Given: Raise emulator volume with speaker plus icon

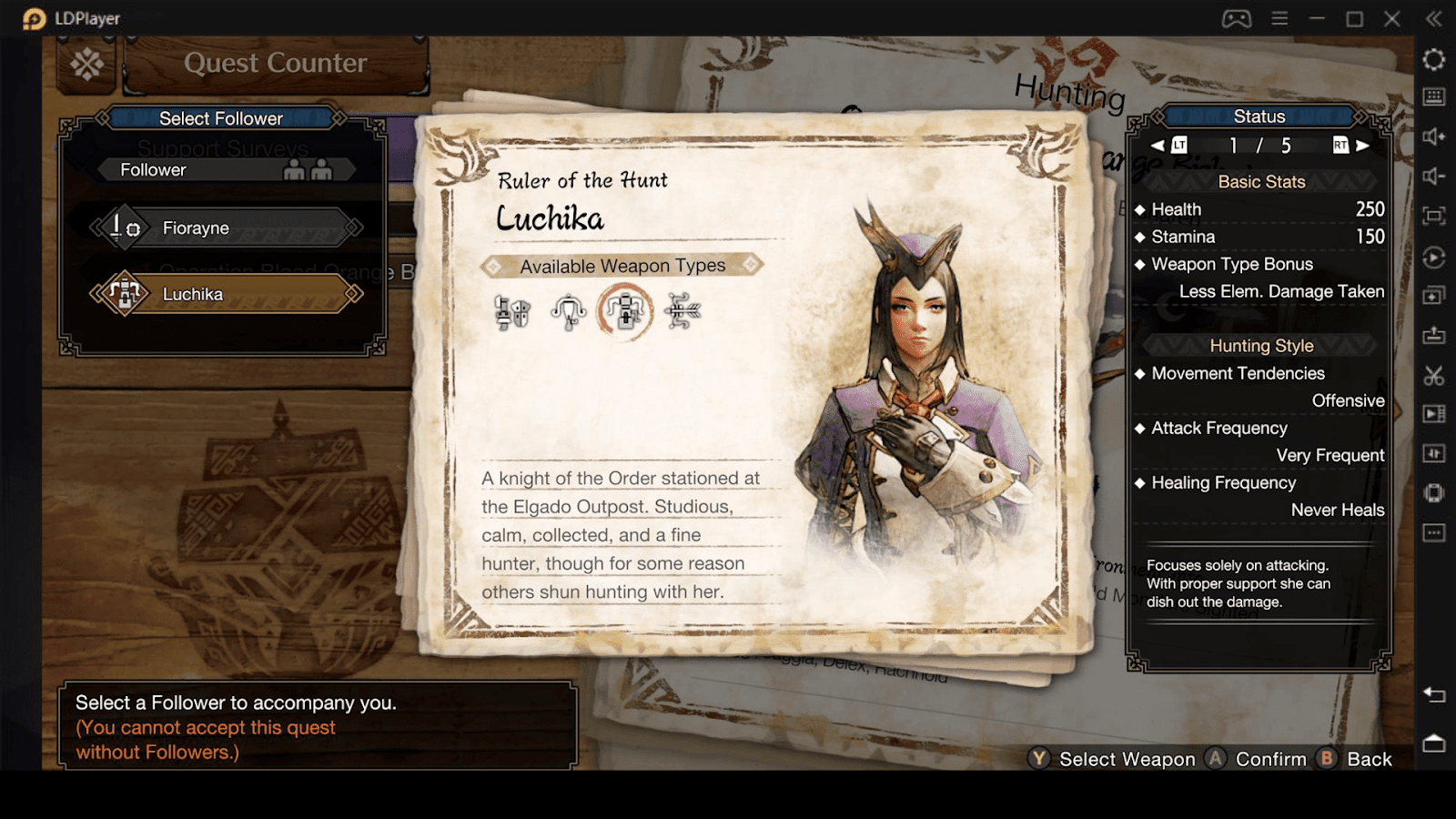Looking at the screenshot, I should (1434, 136).
